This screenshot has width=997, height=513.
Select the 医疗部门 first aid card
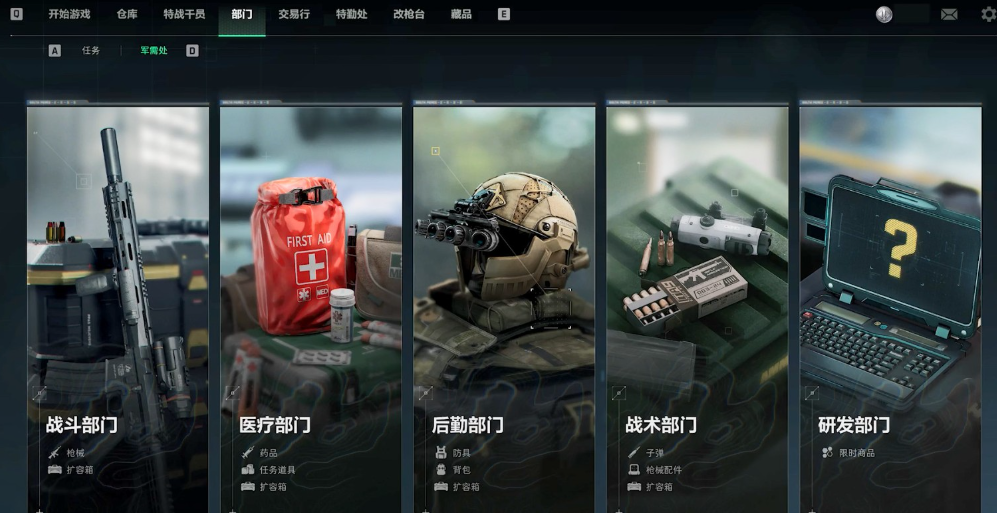[x=311, y=300]
